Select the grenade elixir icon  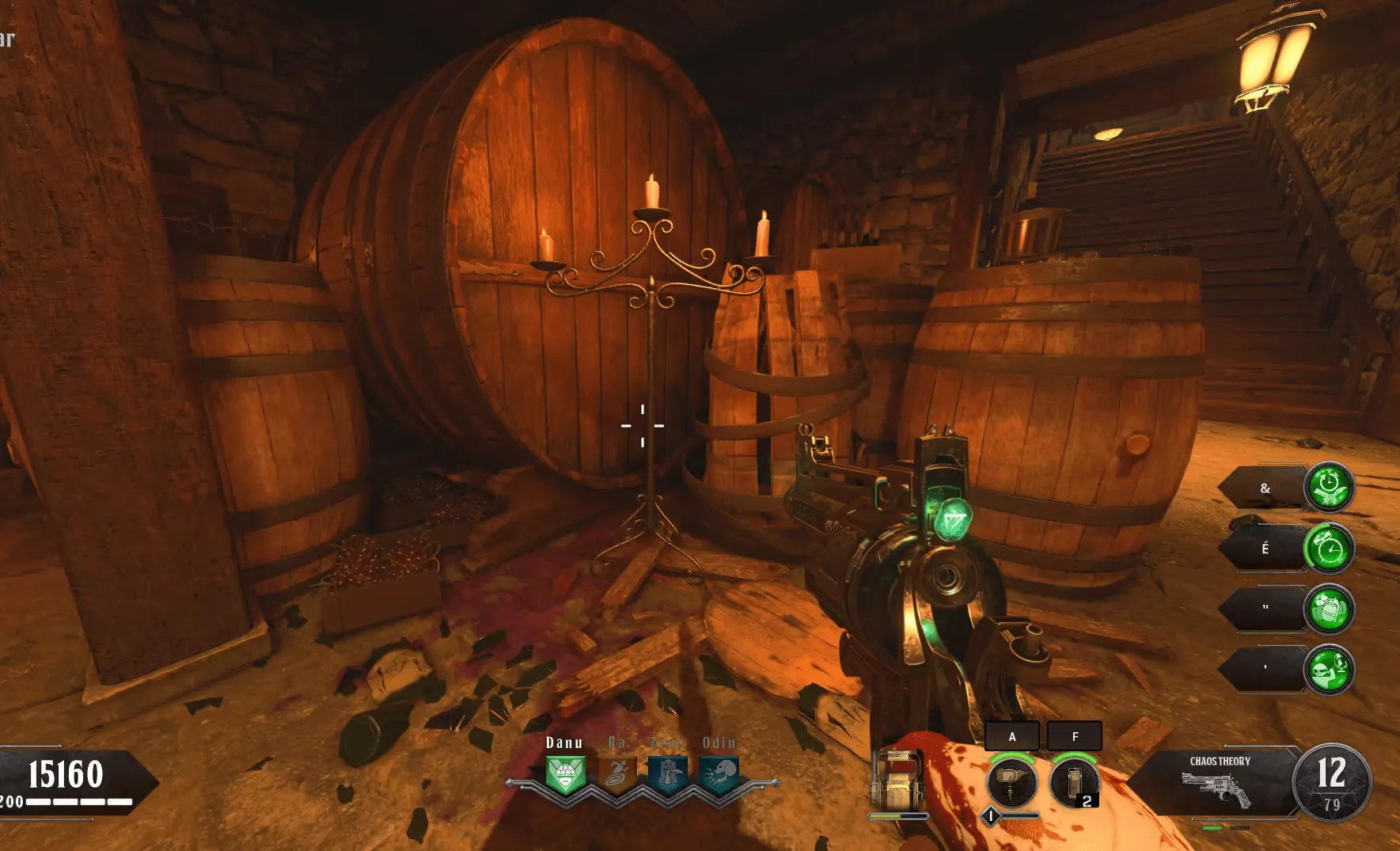point(1329,610)
